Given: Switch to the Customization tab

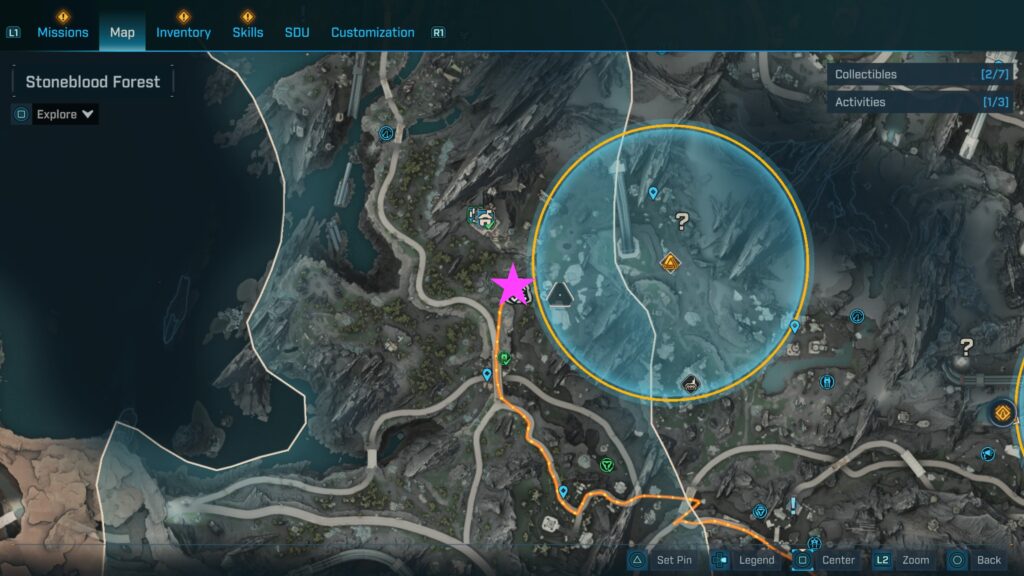Looking at the screenshot, I should pyautogui.click(x=372, y=32).
